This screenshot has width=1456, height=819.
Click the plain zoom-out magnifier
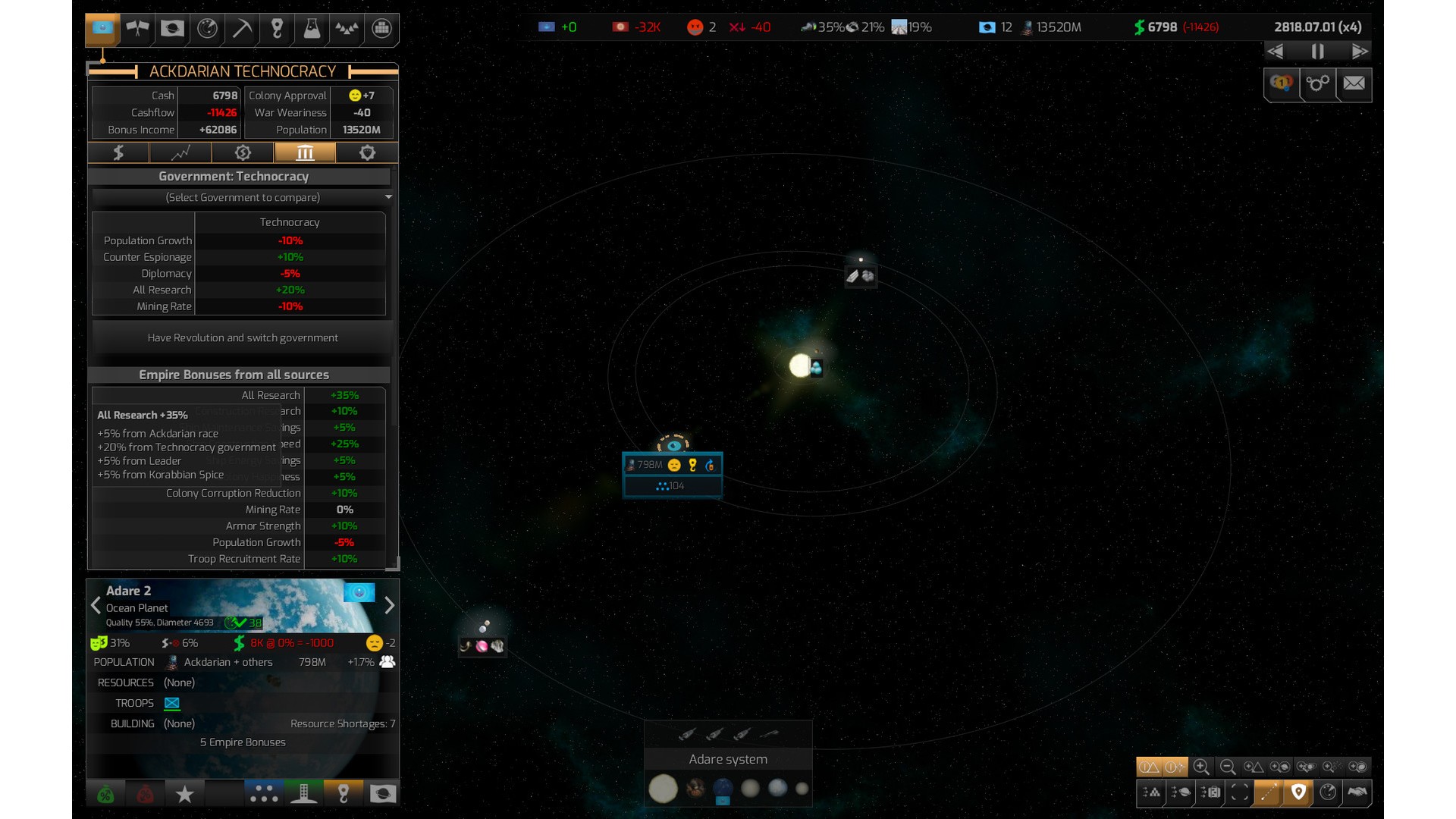coord(1228,767)
